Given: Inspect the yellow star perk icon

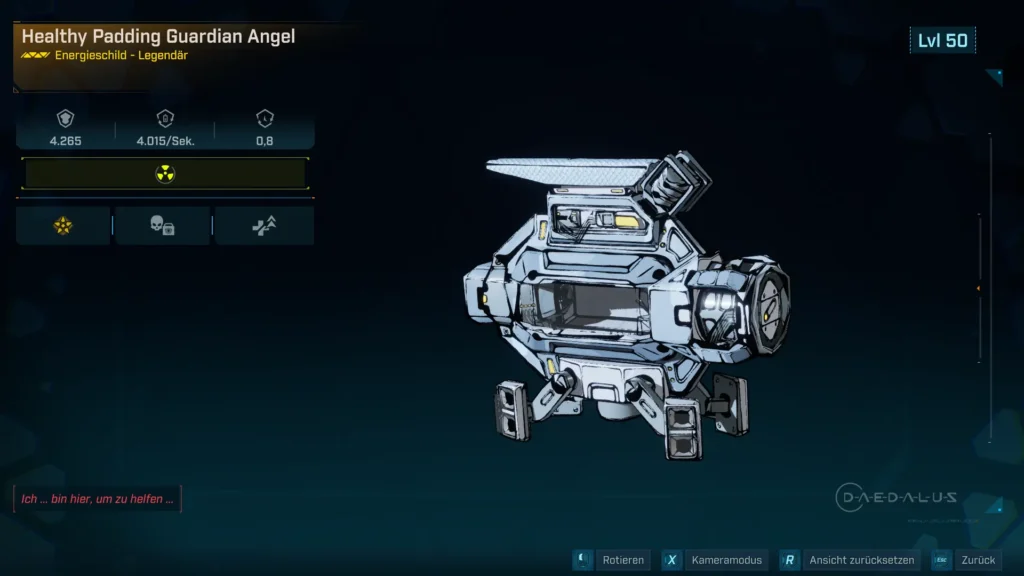Looking at the screenshot, I should (x=63, y=226).
